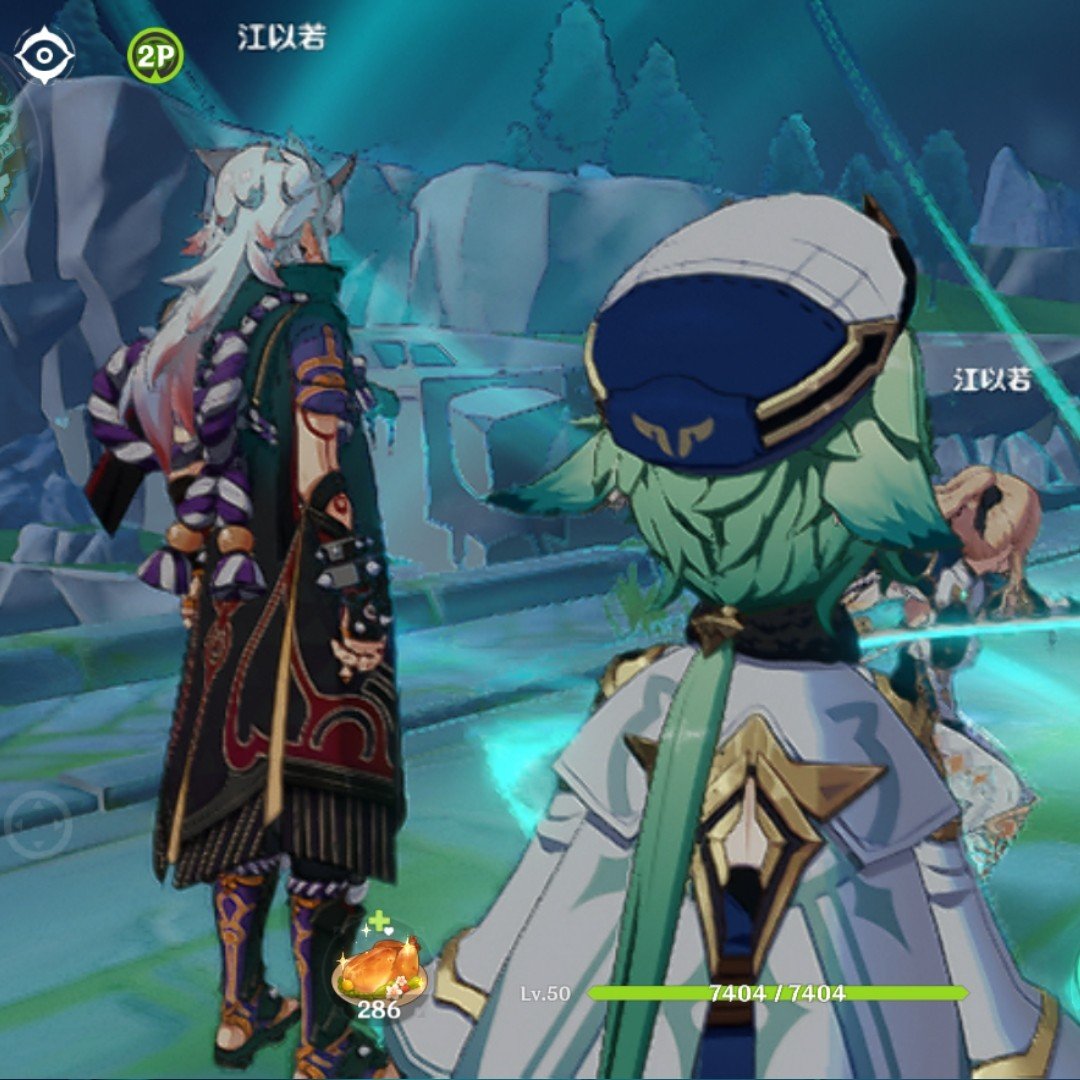Viewport: 1080px width, 1080px height.
Task: Activate the Elemental Sight eye icon
Action: pyautogui.click(x=45, y=56)
